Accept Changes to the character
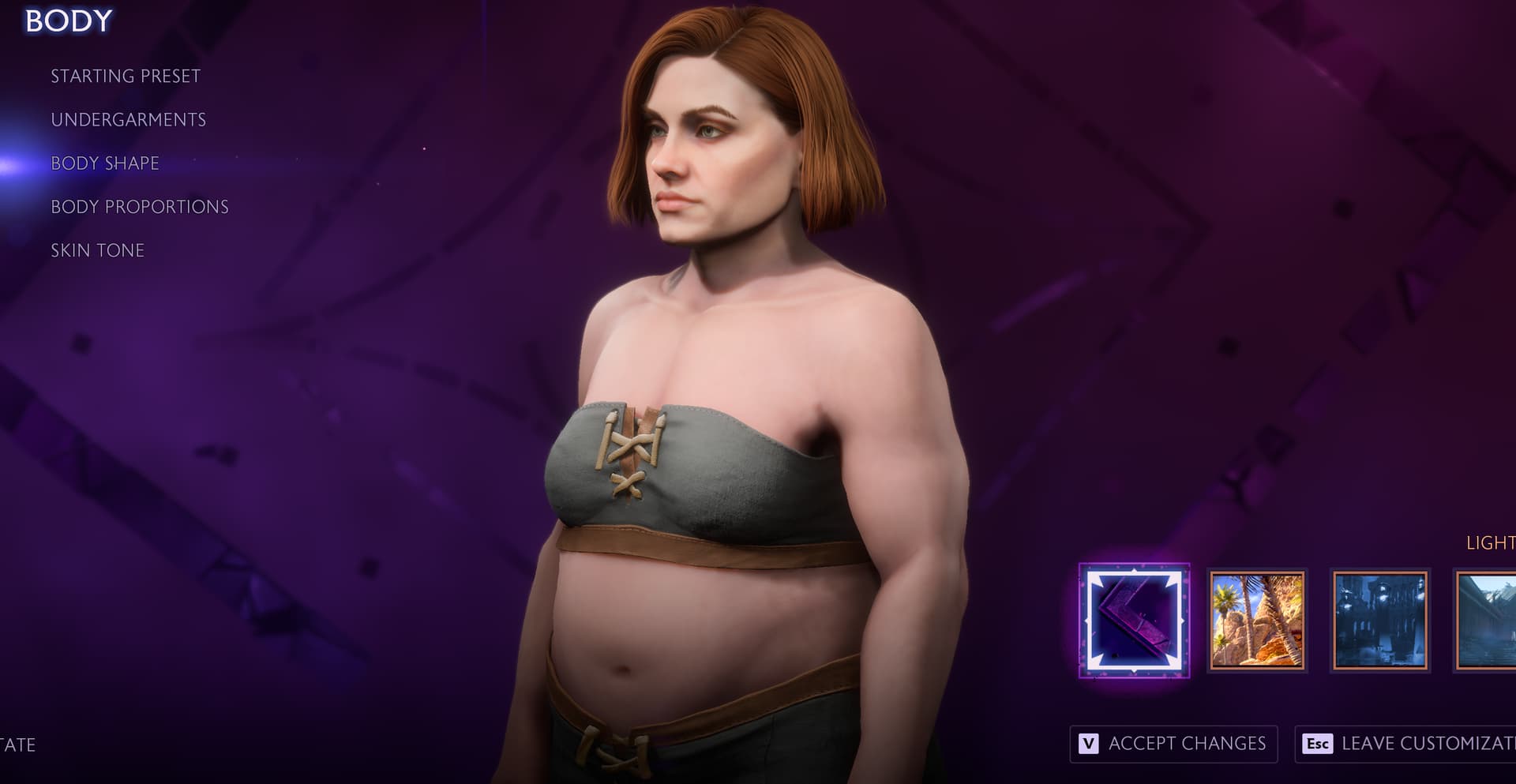This screenshot has height=784, width=1516. [1173, 744]
